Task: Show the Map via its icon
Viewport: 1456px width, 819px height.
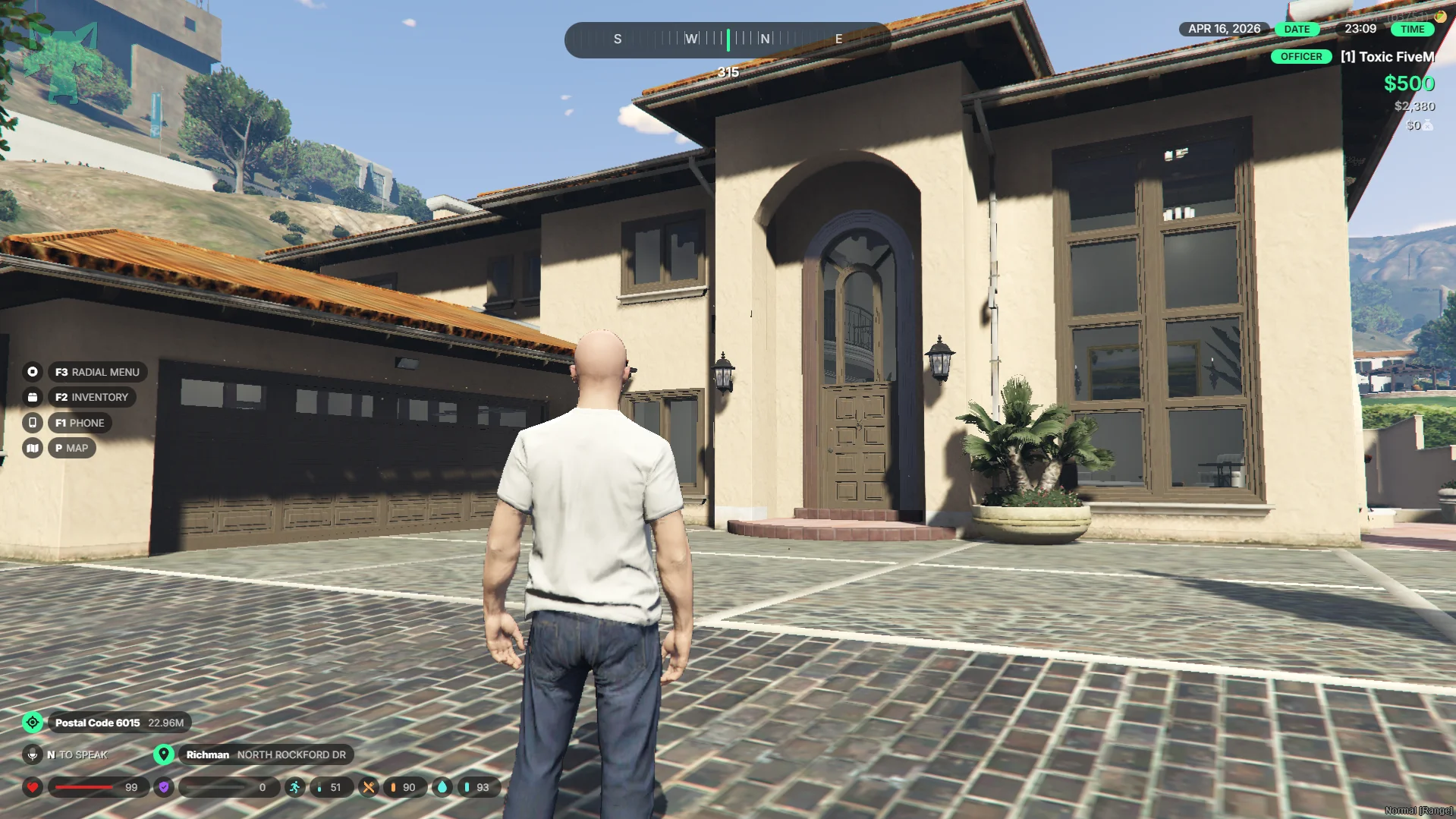Action: click(x=33, y=448)
